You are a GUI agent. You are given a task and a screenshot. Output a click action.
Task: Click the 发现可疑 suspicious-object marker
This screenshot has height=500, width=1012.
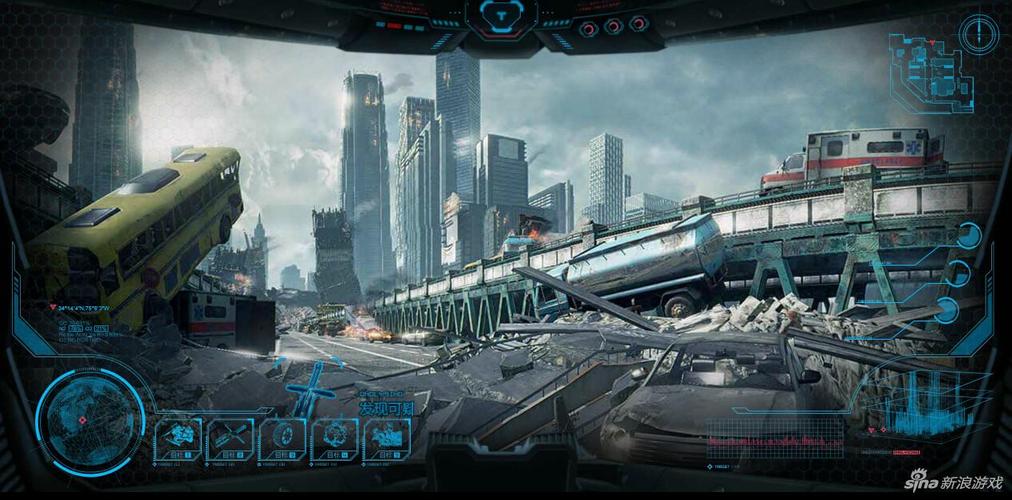pos(385,407)
